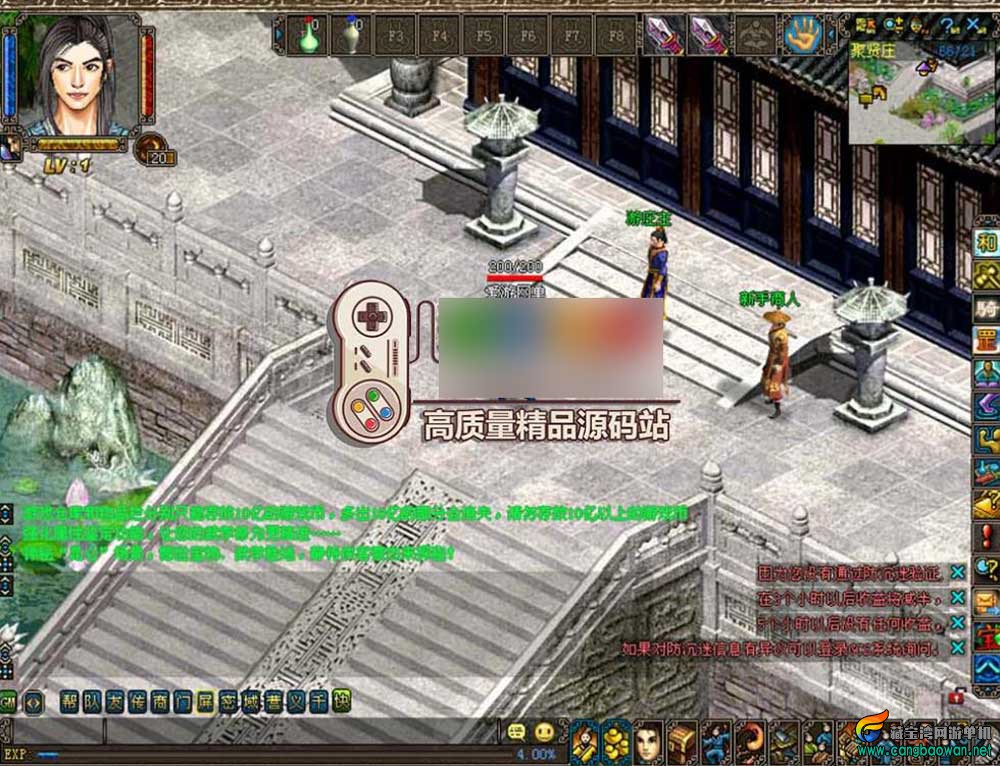Open the 商 trade chat channel
The height and width of the screenshot is (766, 1000).
pyautogui.click(x=159, y=702)
